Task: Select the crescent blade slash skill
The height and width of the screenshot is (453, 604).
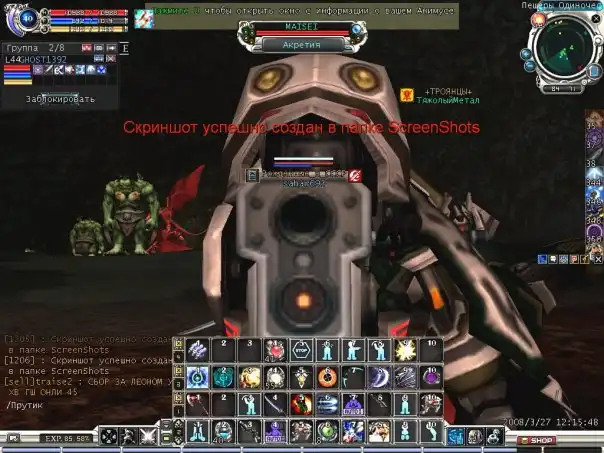Action: pyautogui.click(x=379, y=377)
